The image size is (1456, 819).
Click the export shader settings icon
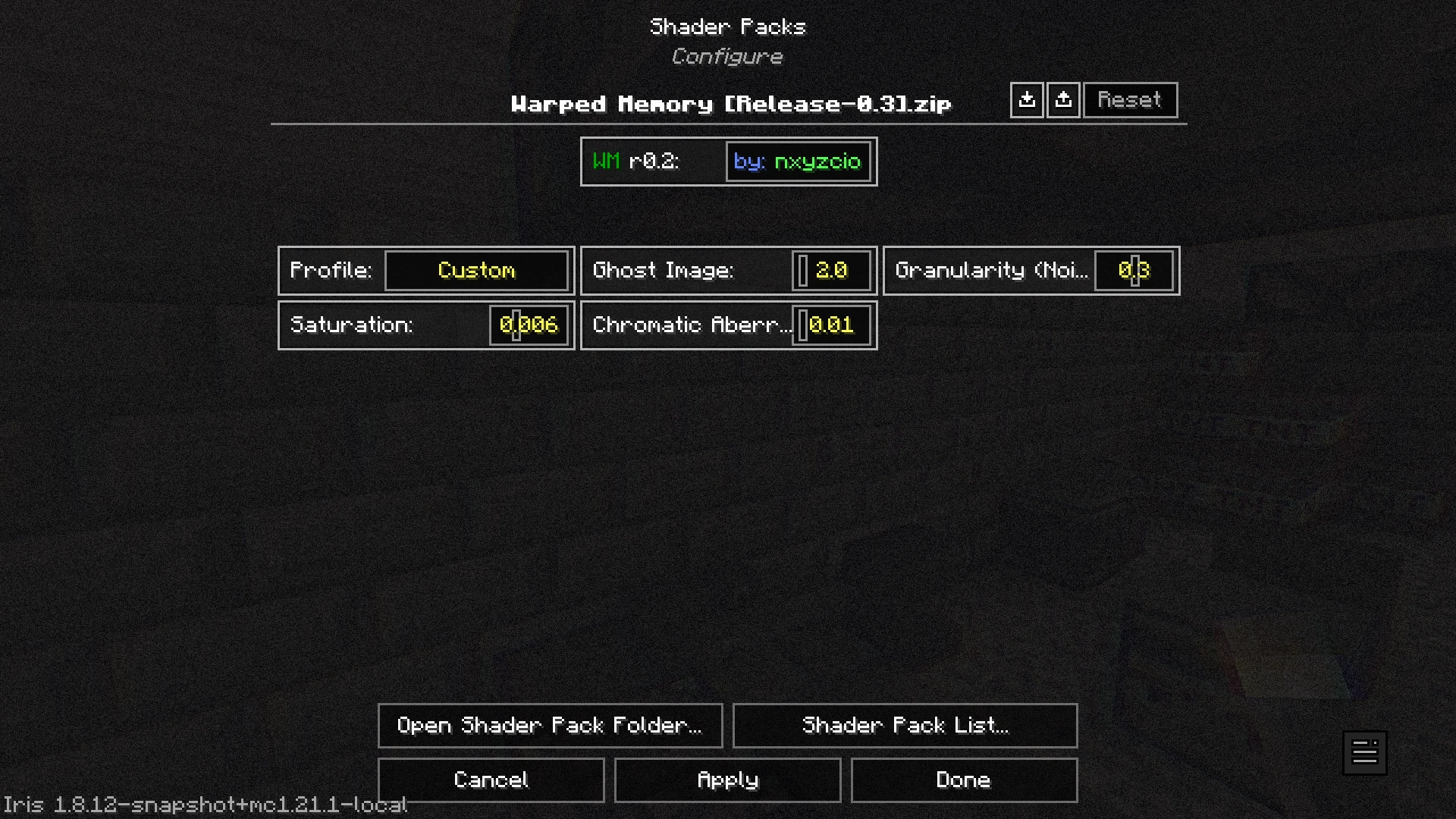1063,99
